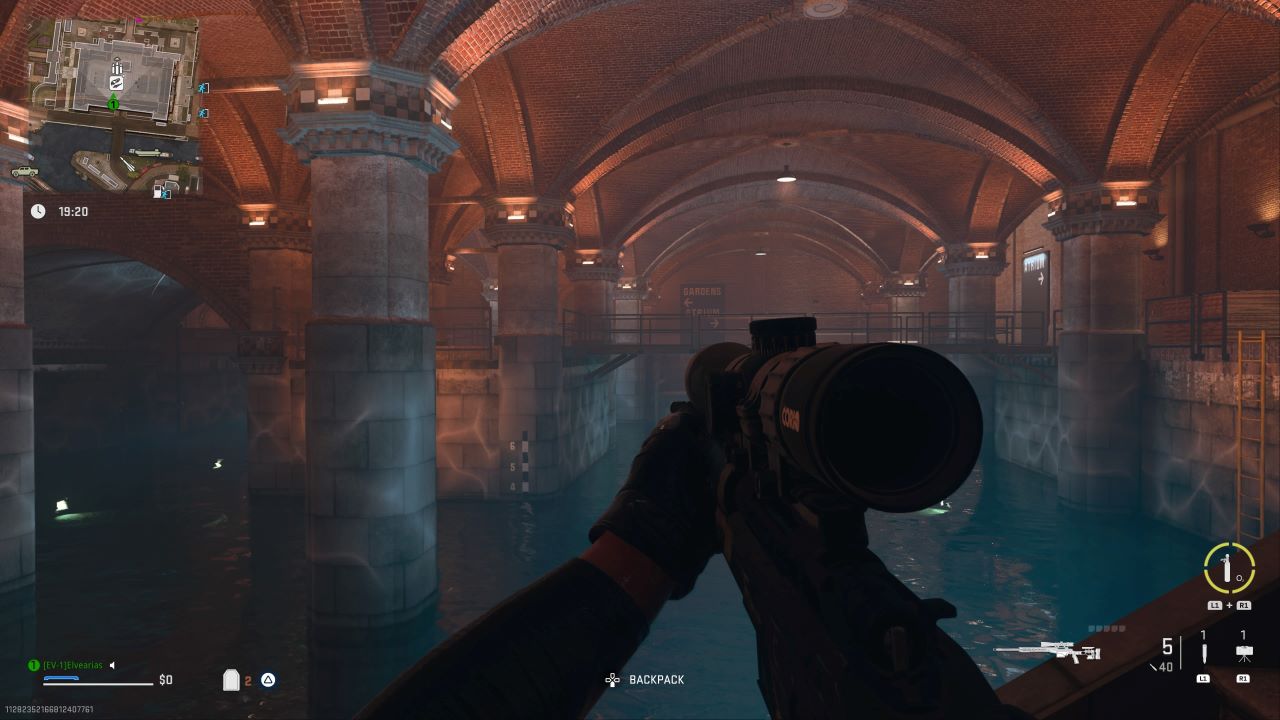Select the throwing knife lethal slot icon
The width and height of the screenshot is (1280, 720).
tap(1204, 654)
